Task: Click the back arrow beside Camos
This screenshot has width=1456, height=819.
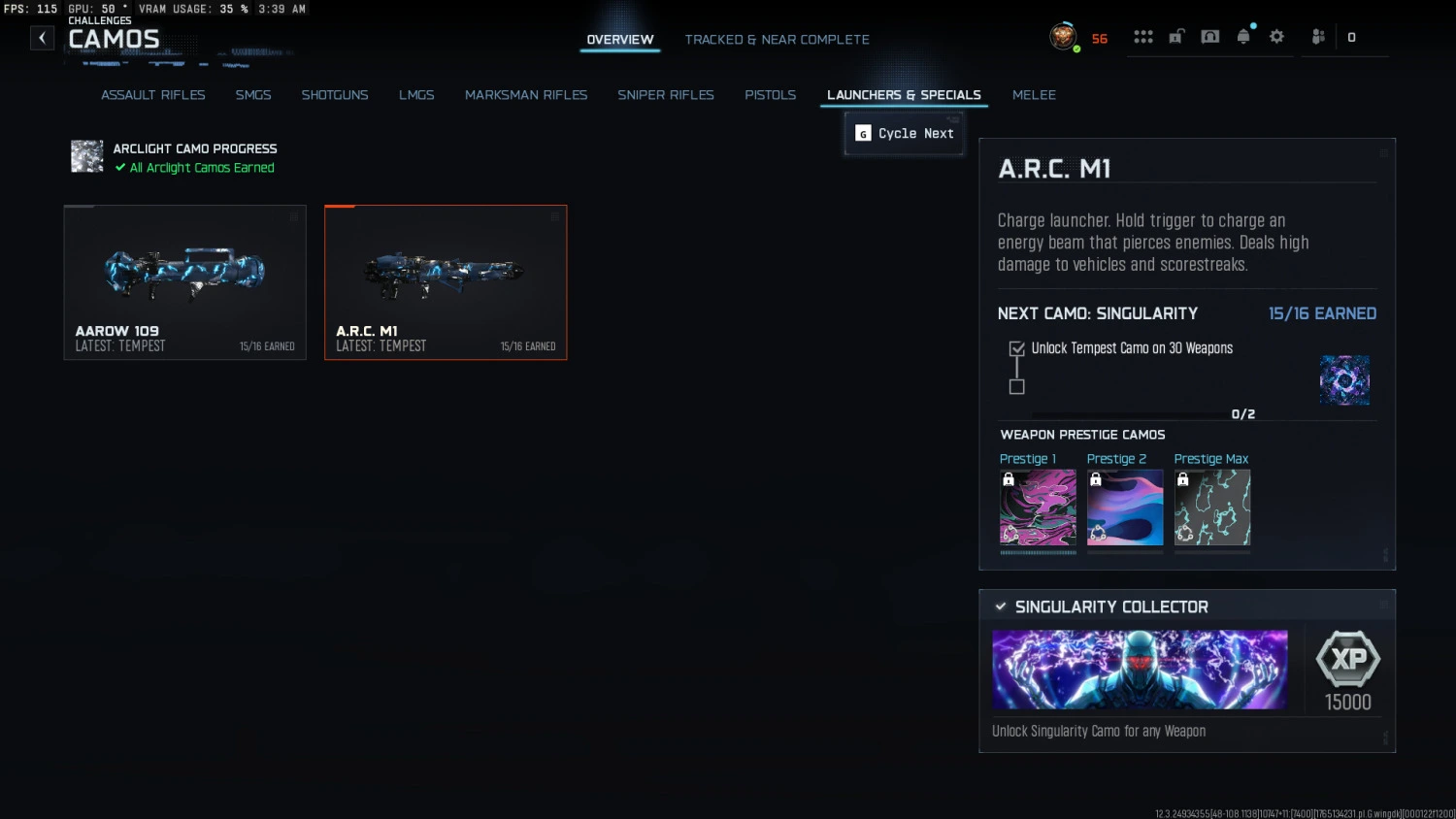Action: click(42, 37)
